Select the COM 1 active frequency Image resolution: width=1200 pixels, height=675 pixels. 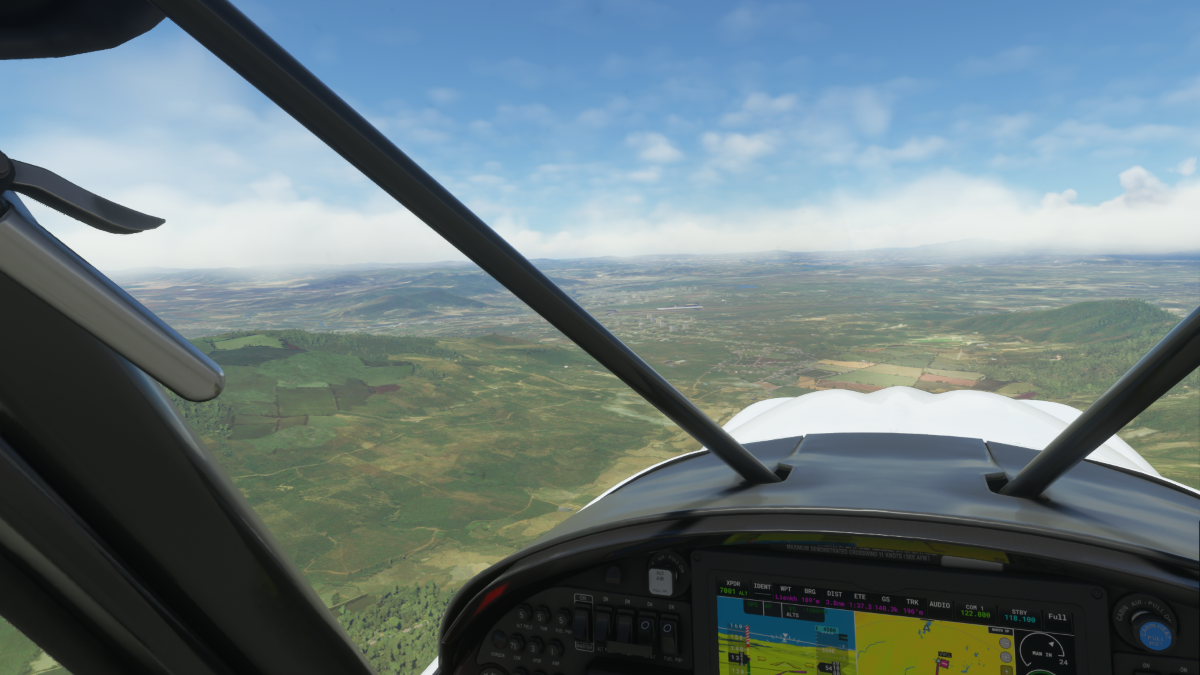tap(975, 613)
